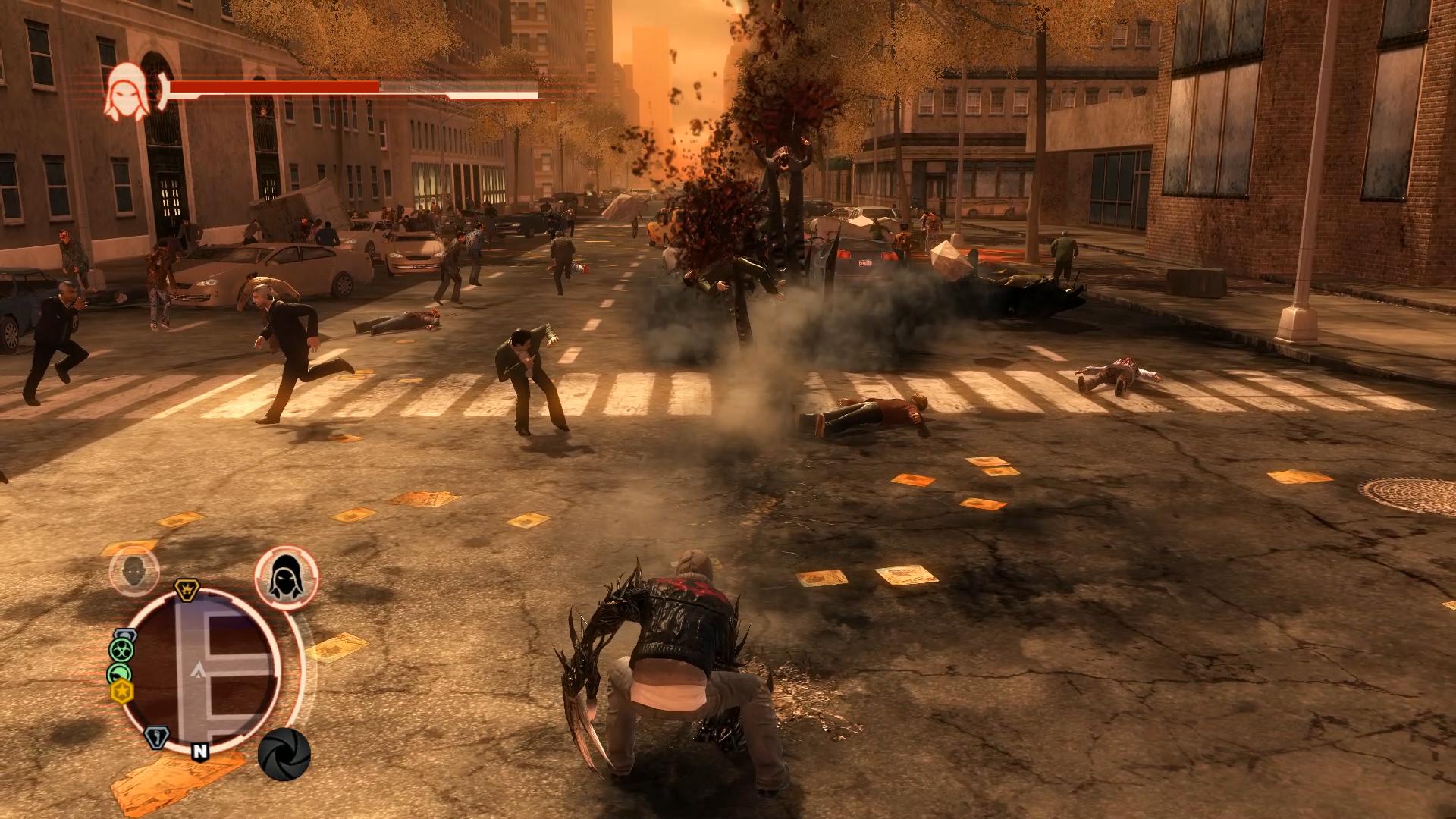The height and width of the screenshot is (819, 1456).
Task: Click the footprint marker on minimap edge
Action: pos(156,738)
